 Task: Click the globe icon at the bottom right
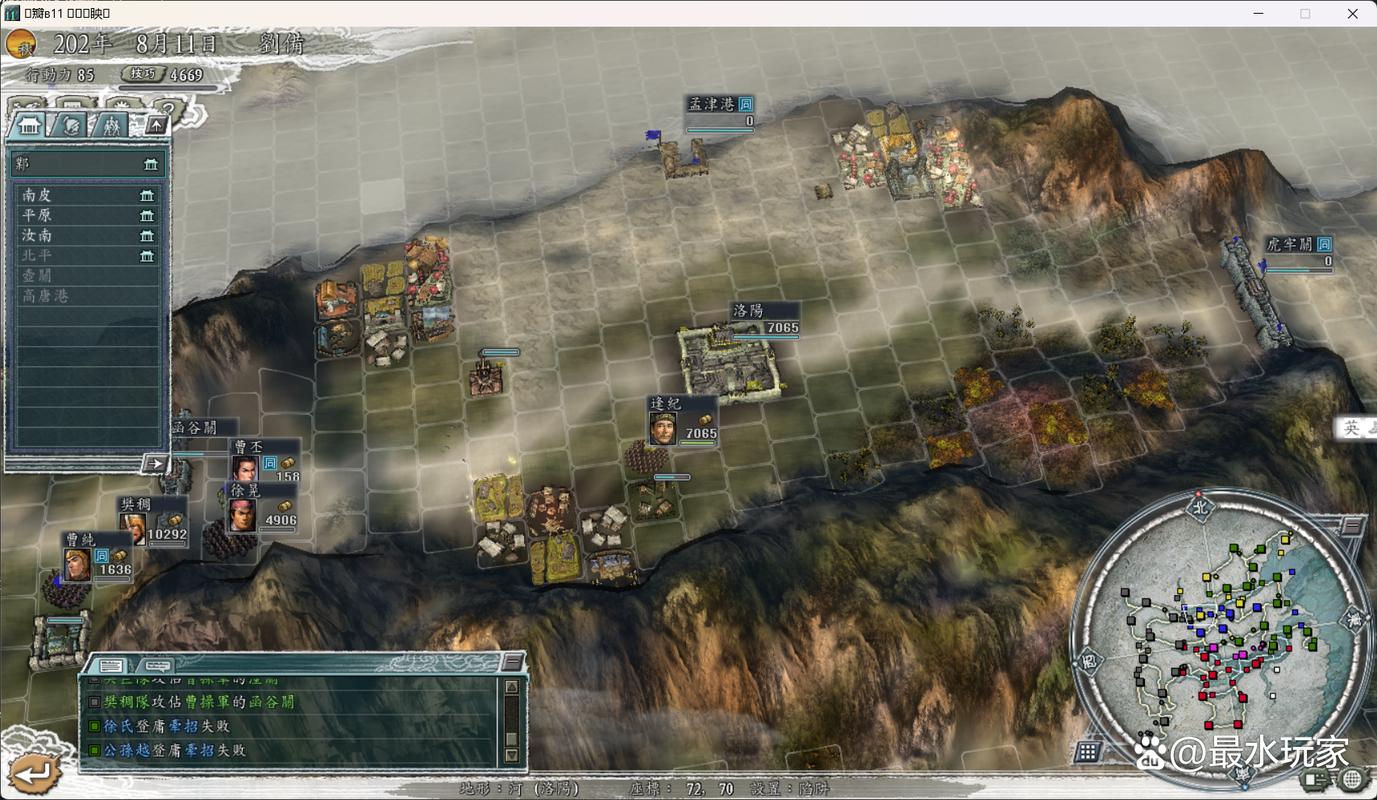coord(1351,779)
